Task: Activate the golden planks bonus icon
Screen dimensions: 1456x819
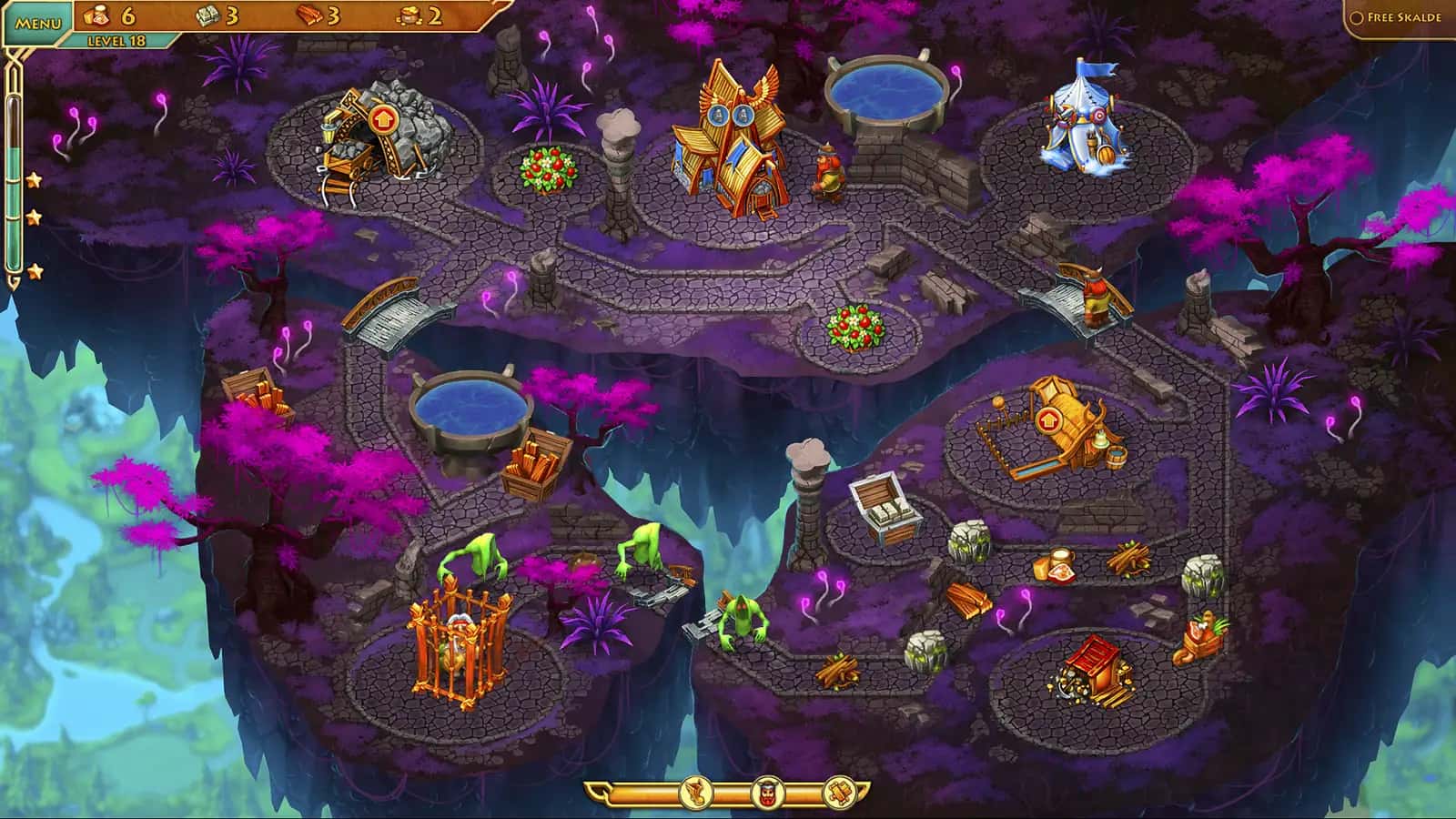Action: pyautogui.click(x=838, y=794)
